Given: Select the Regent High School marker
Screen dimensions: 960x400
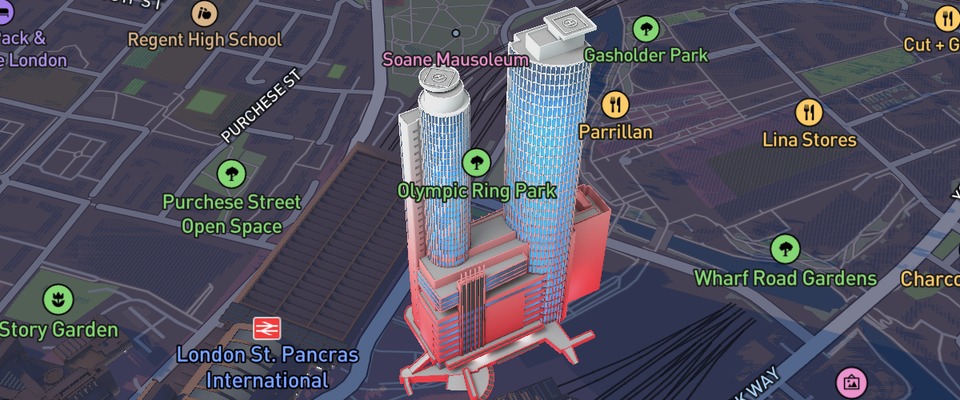Looking at the screenshot, I should pyautogui.click(x=206, y=14).
